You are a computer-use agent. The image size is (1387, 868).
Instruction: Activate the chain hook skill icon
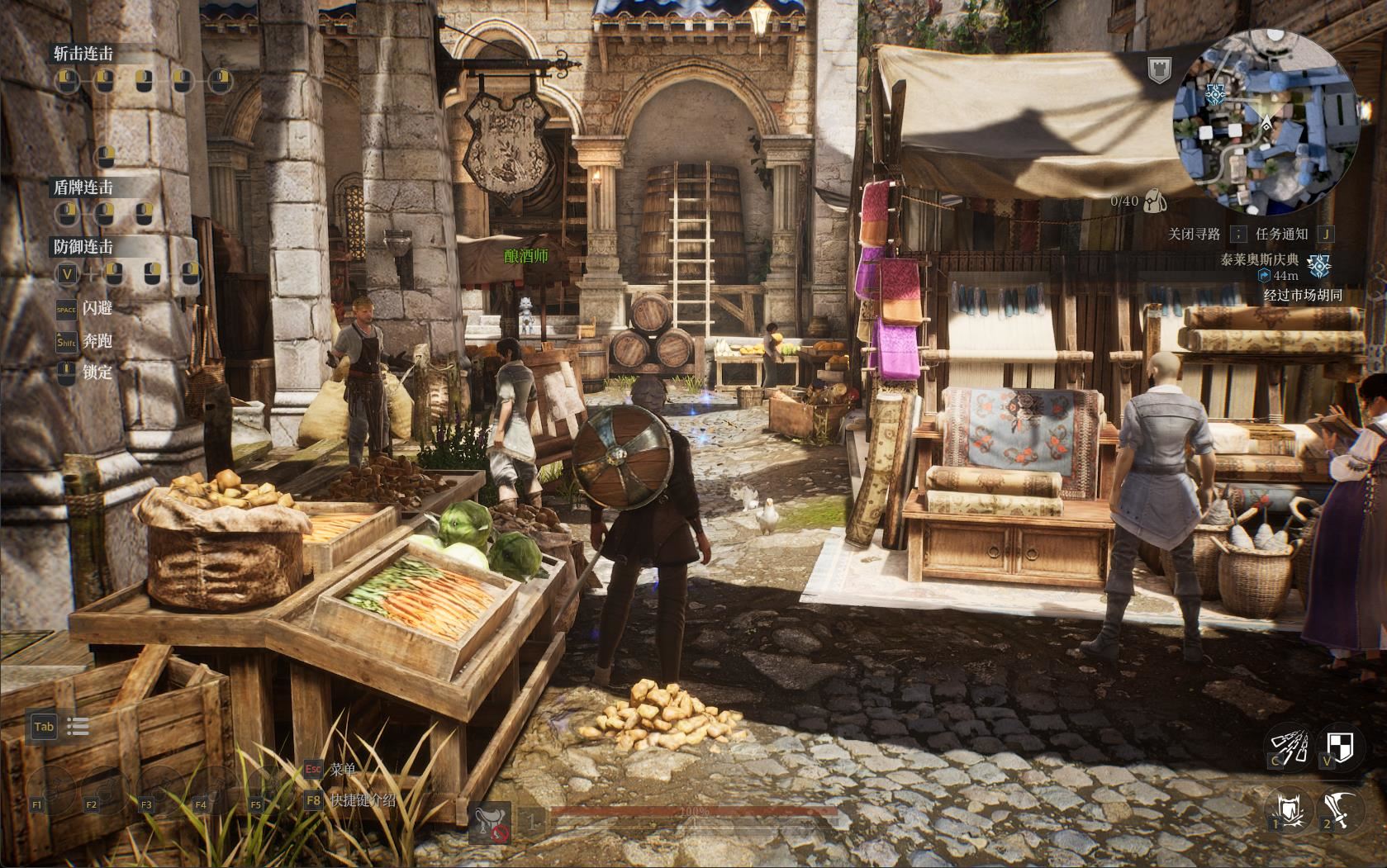click(1289, 743)
